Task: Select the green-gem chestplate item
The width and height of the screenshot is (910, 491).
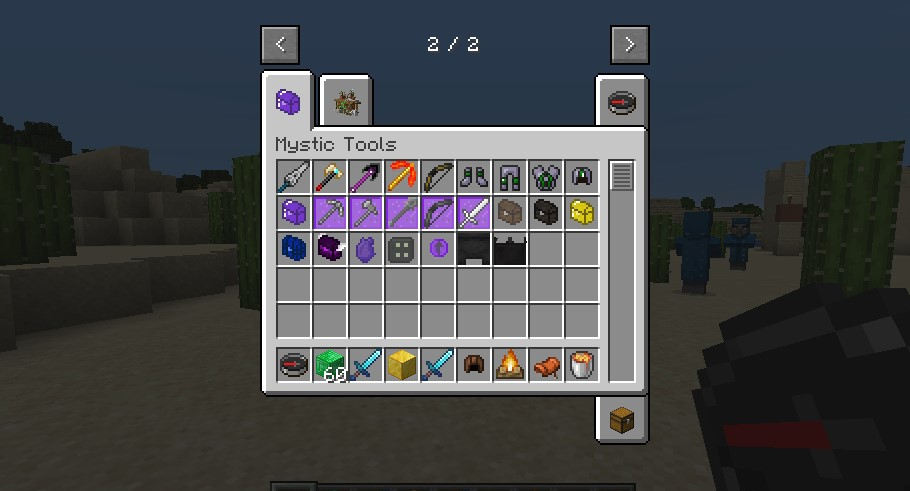Action: pyautogui.click(x=546, y=177)
